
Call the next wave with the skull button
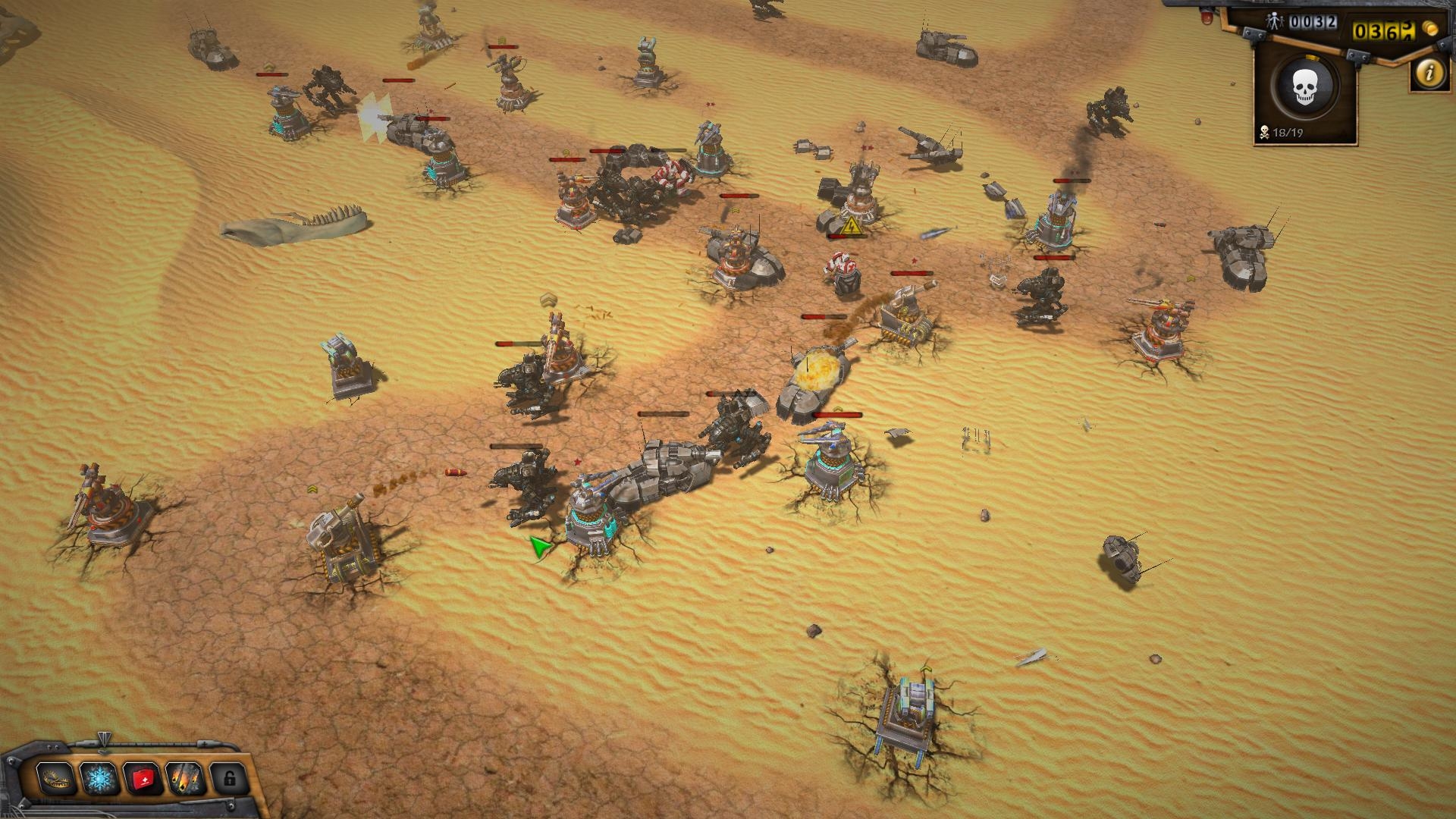coord(1304,87)
